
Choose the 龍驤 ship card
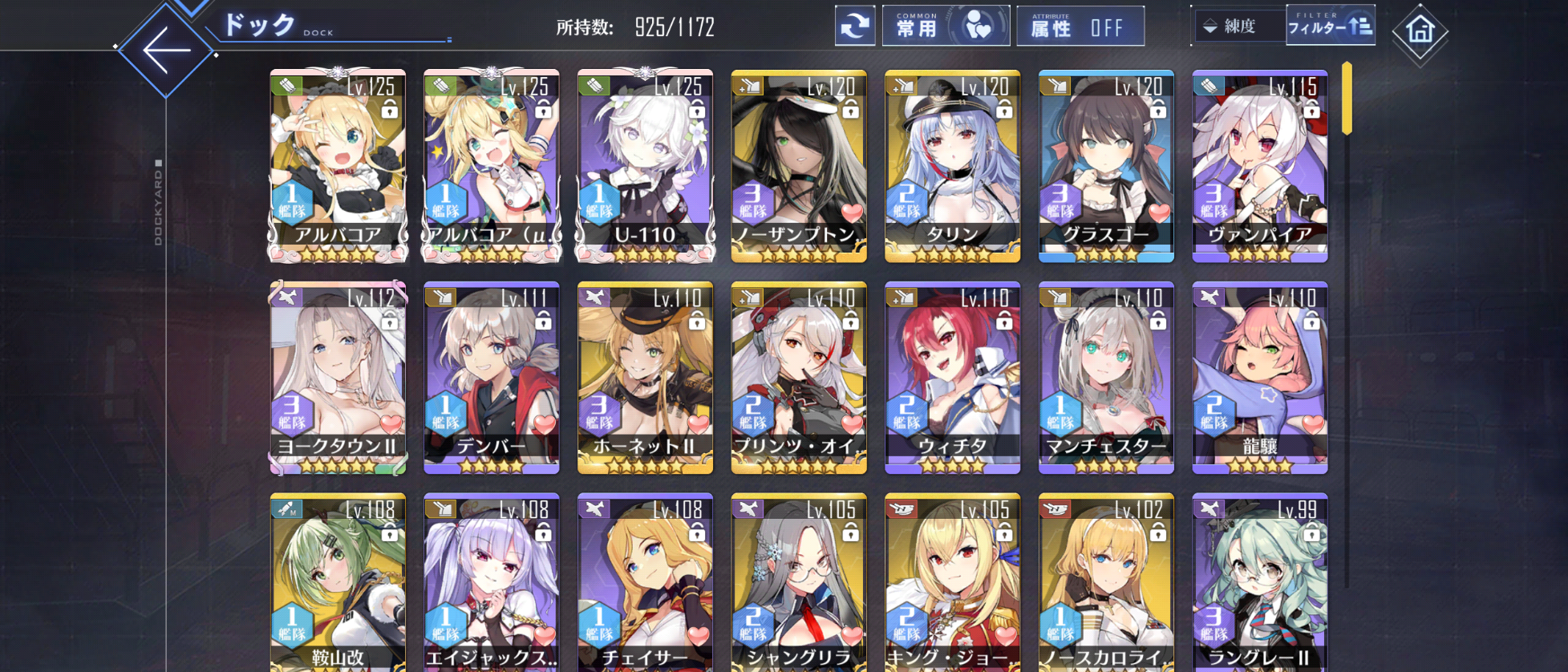tap(1259, 378)
